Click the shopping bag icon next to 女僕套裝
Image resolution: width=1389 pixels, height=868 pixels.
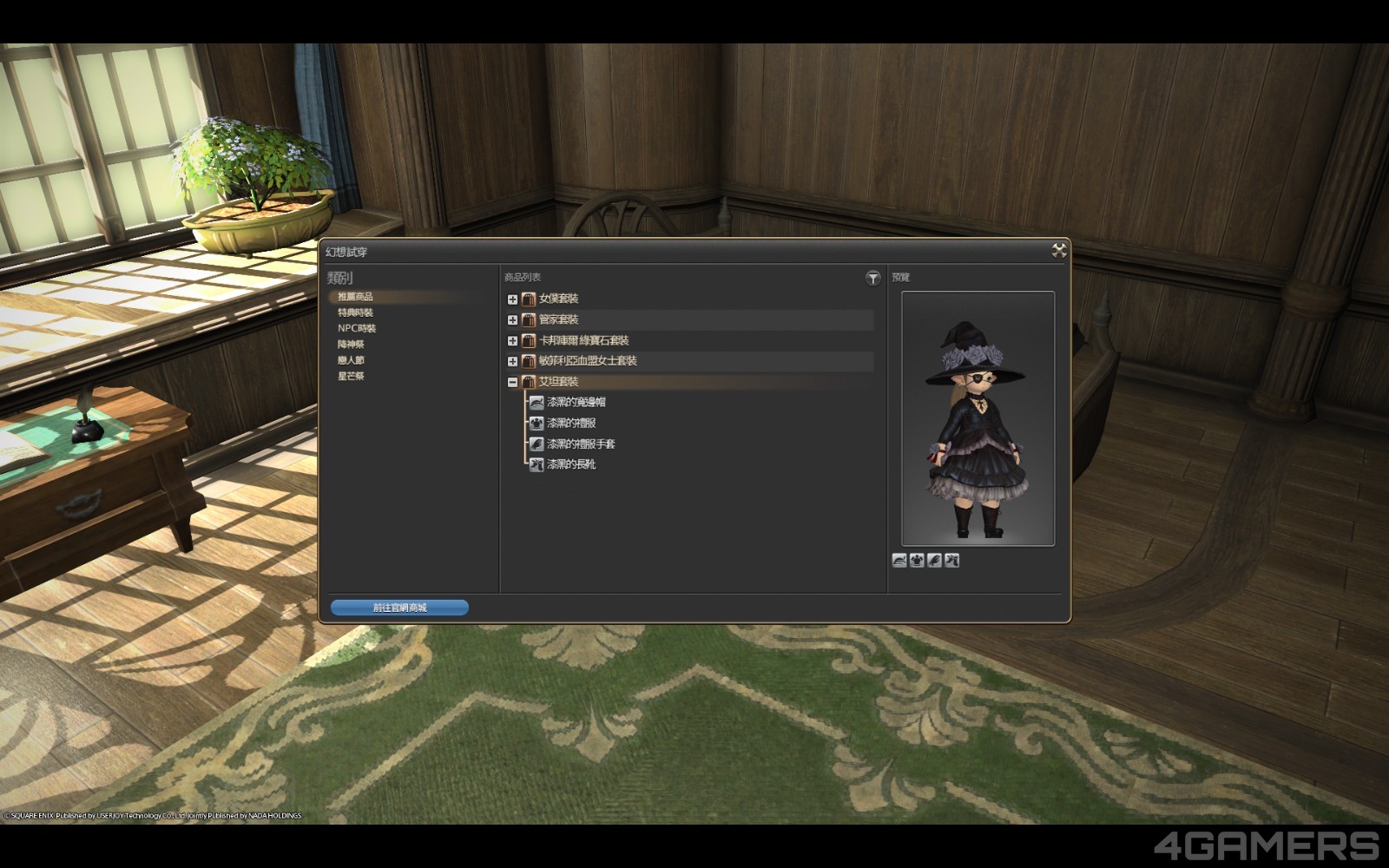pyautogui.click(x=529, y=298)
